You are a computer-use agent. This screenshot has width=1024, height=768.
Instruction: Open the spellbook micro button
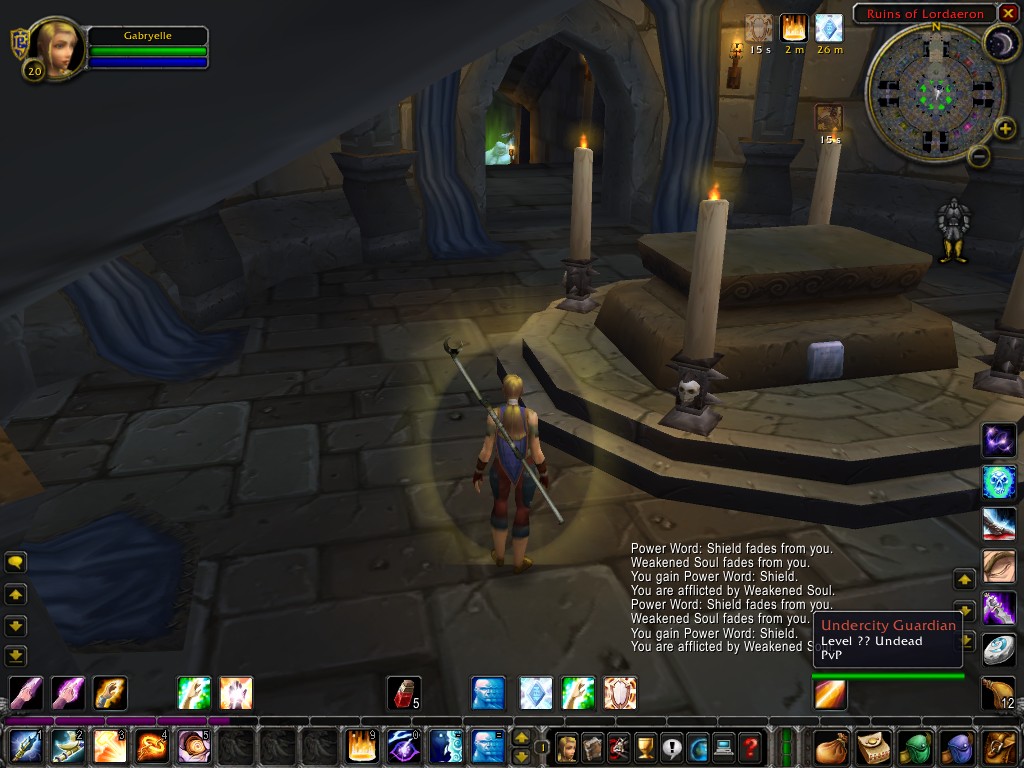593,746
